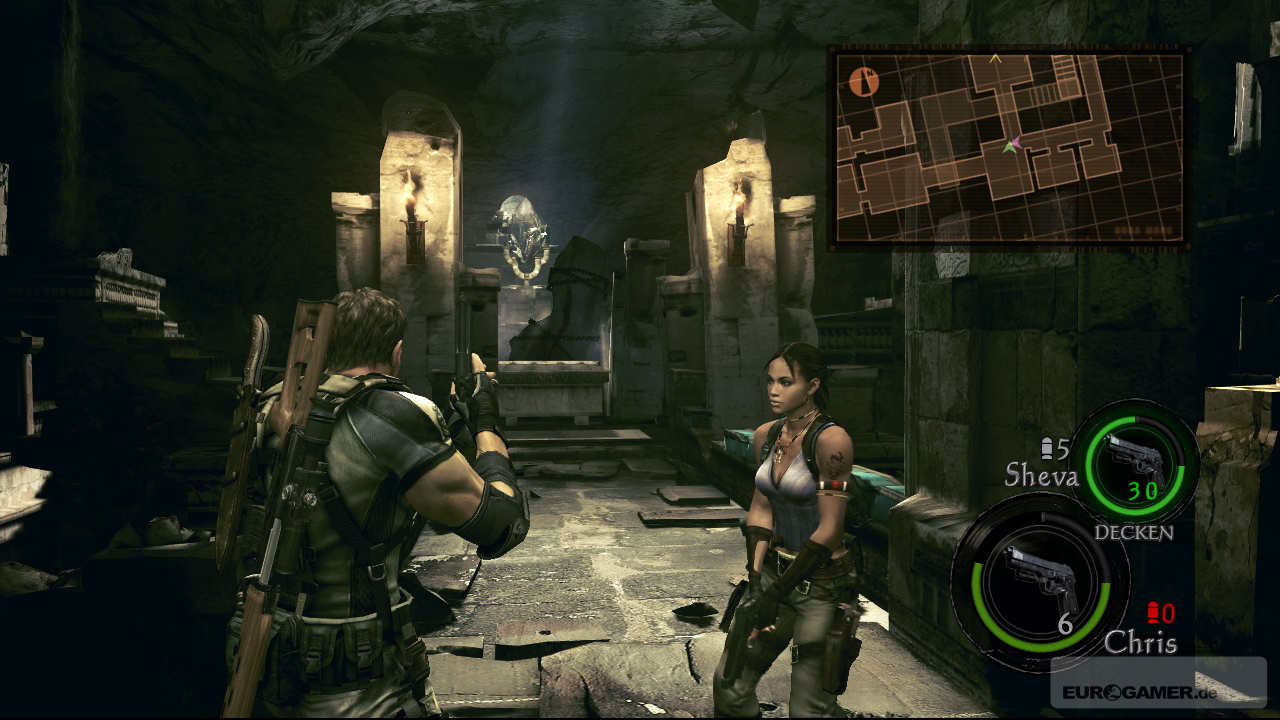The height and width of the screenshot is (720, 1280).
Task: Click the compass icon on the minimap
Action: tap(863, 81)
